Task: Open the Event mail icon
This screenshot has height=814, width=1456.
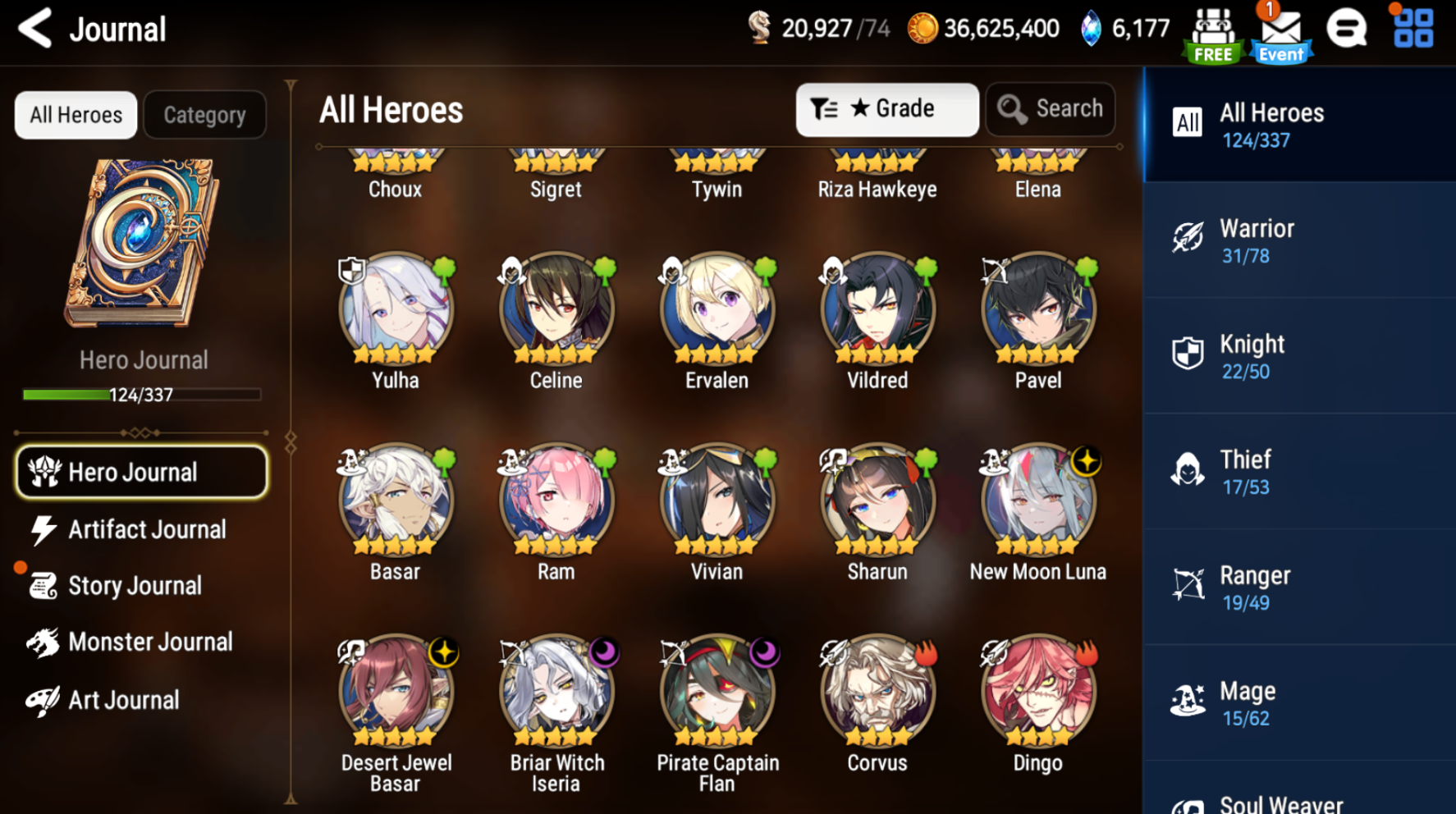Action: (1280, 31)
